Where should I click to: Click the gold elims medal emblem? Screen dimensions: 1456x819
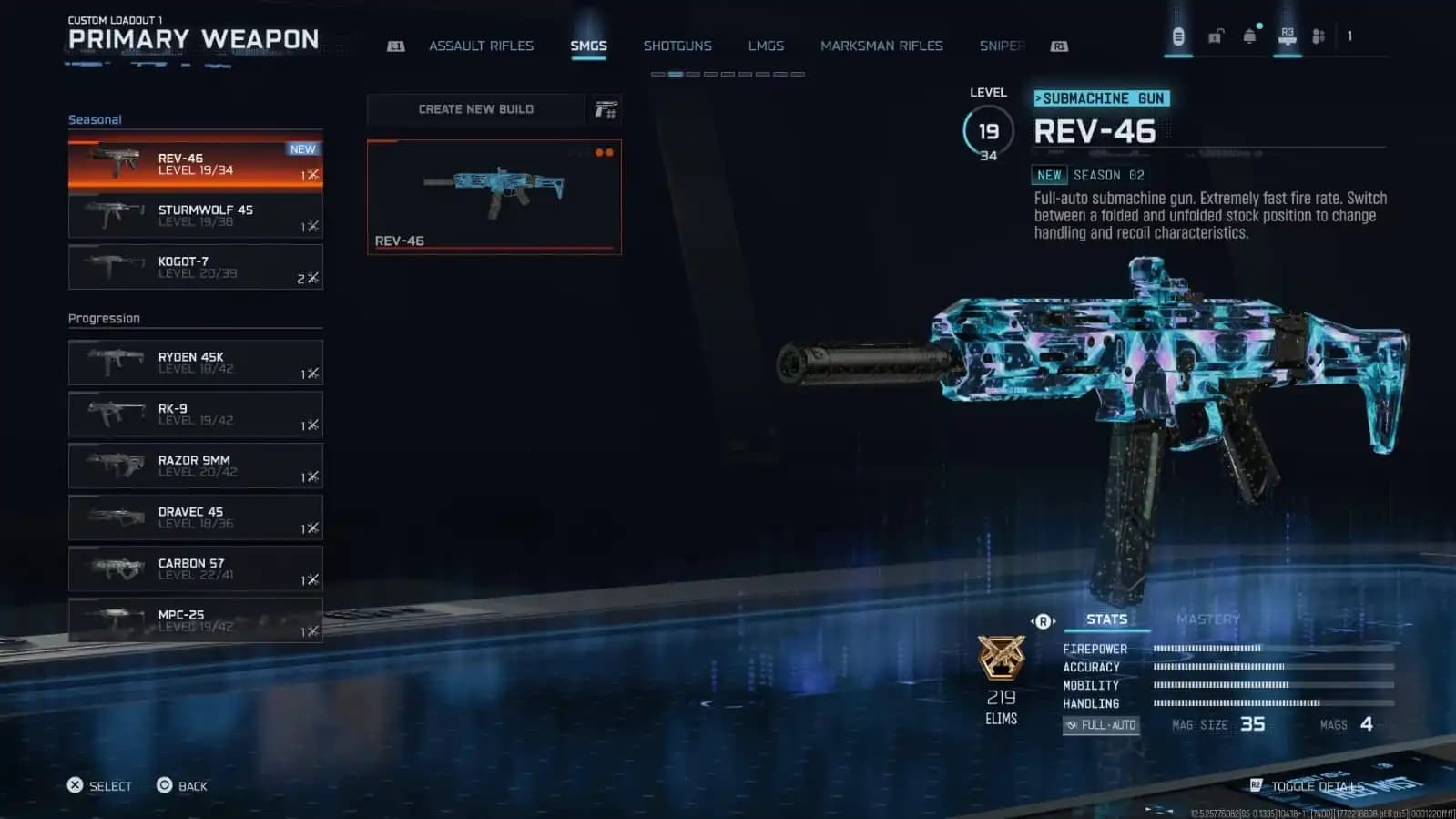1002,660
